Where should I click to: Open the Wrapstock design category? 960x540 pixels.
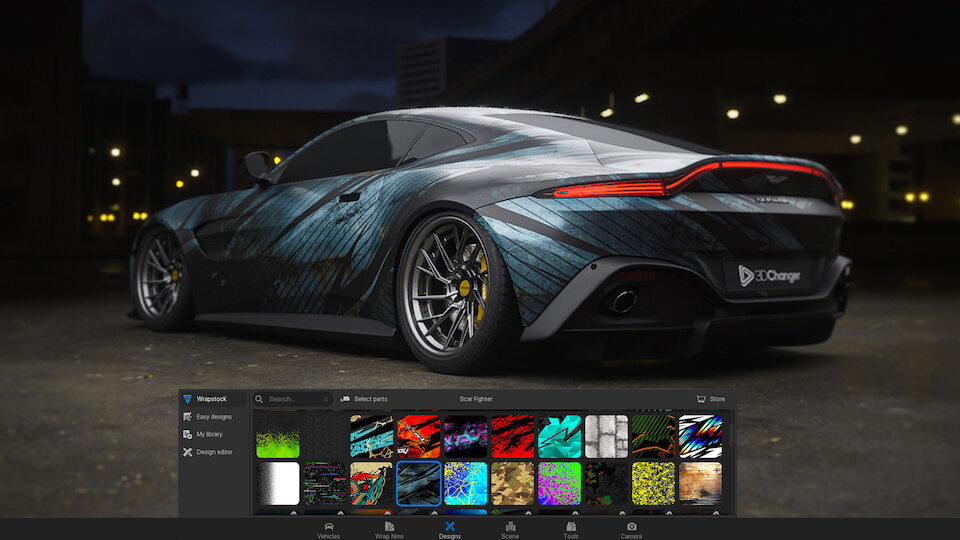(210, 399)
